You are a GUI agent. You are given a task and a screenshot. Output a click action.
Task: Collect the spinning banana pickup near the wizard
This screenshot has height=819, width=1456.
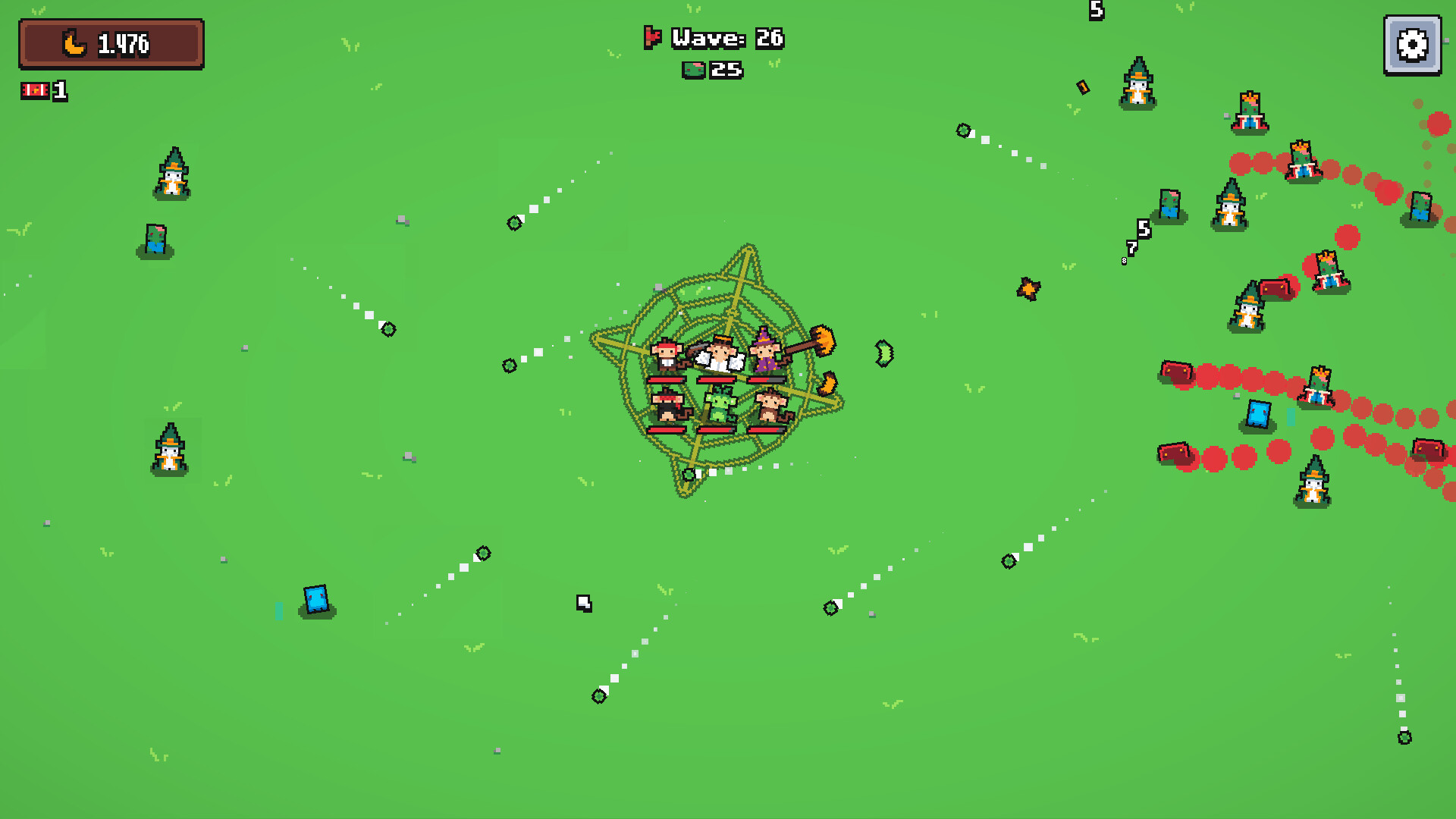tap(829, 381)
